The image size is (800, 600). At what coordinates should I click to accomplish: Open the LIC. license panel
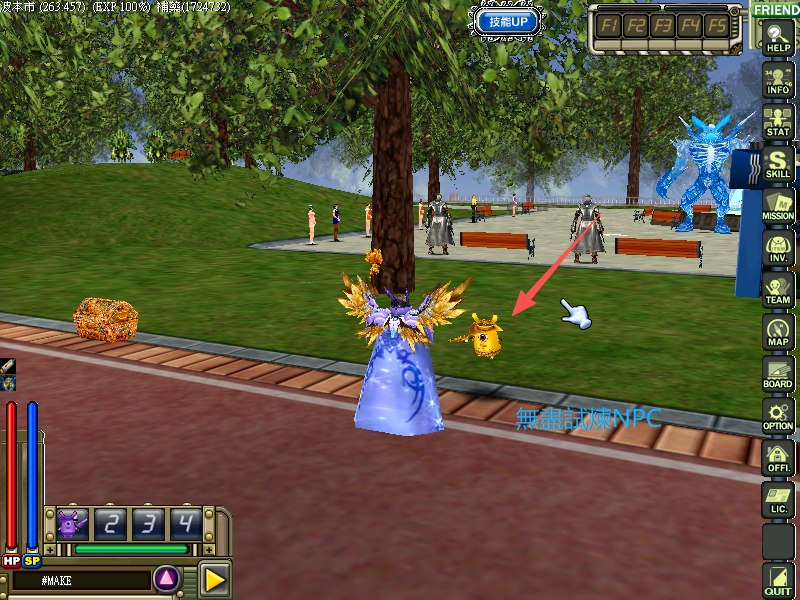tap(778, 500)
